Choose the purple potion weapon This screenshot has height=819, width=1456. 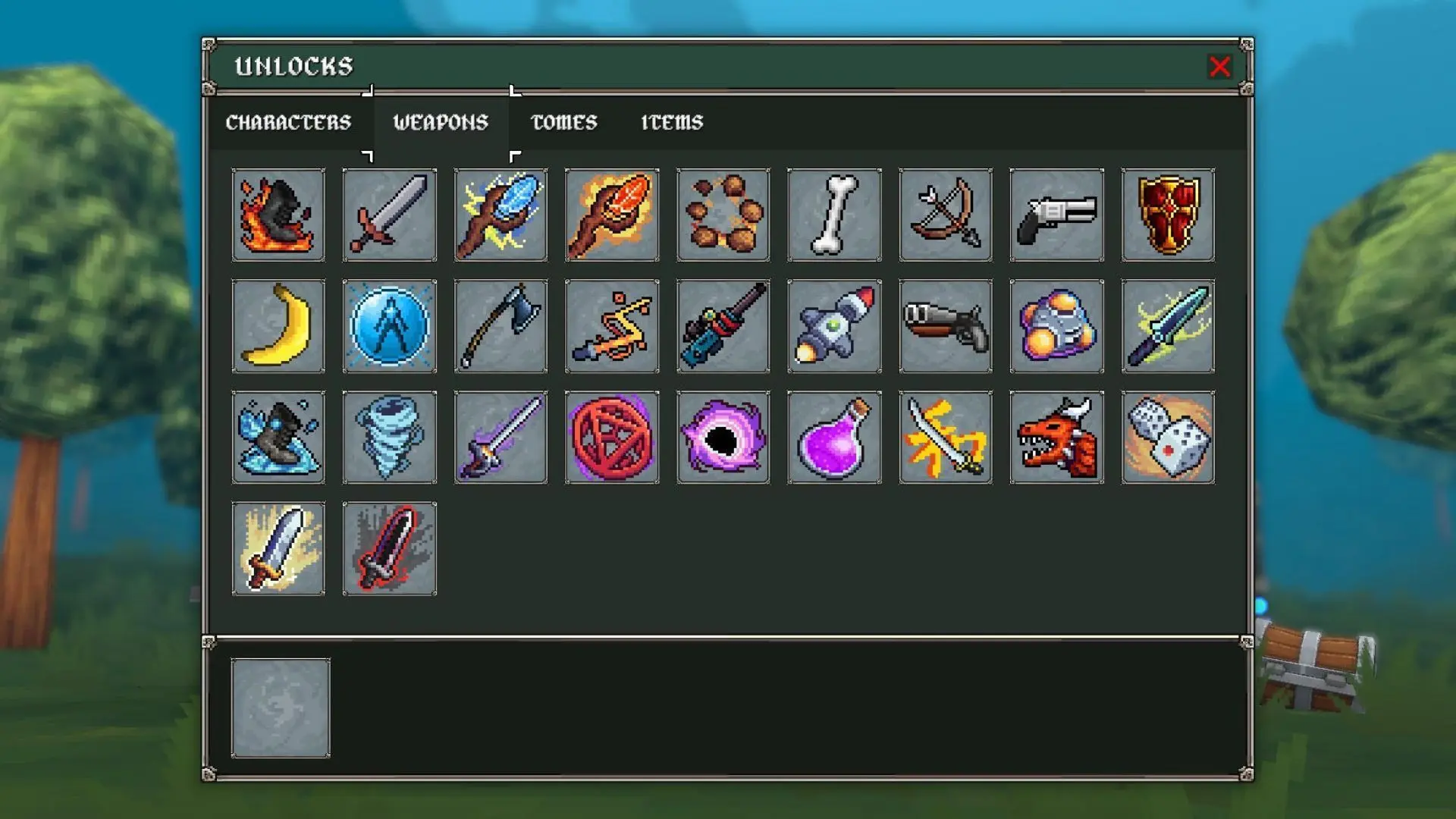[834, 437]
